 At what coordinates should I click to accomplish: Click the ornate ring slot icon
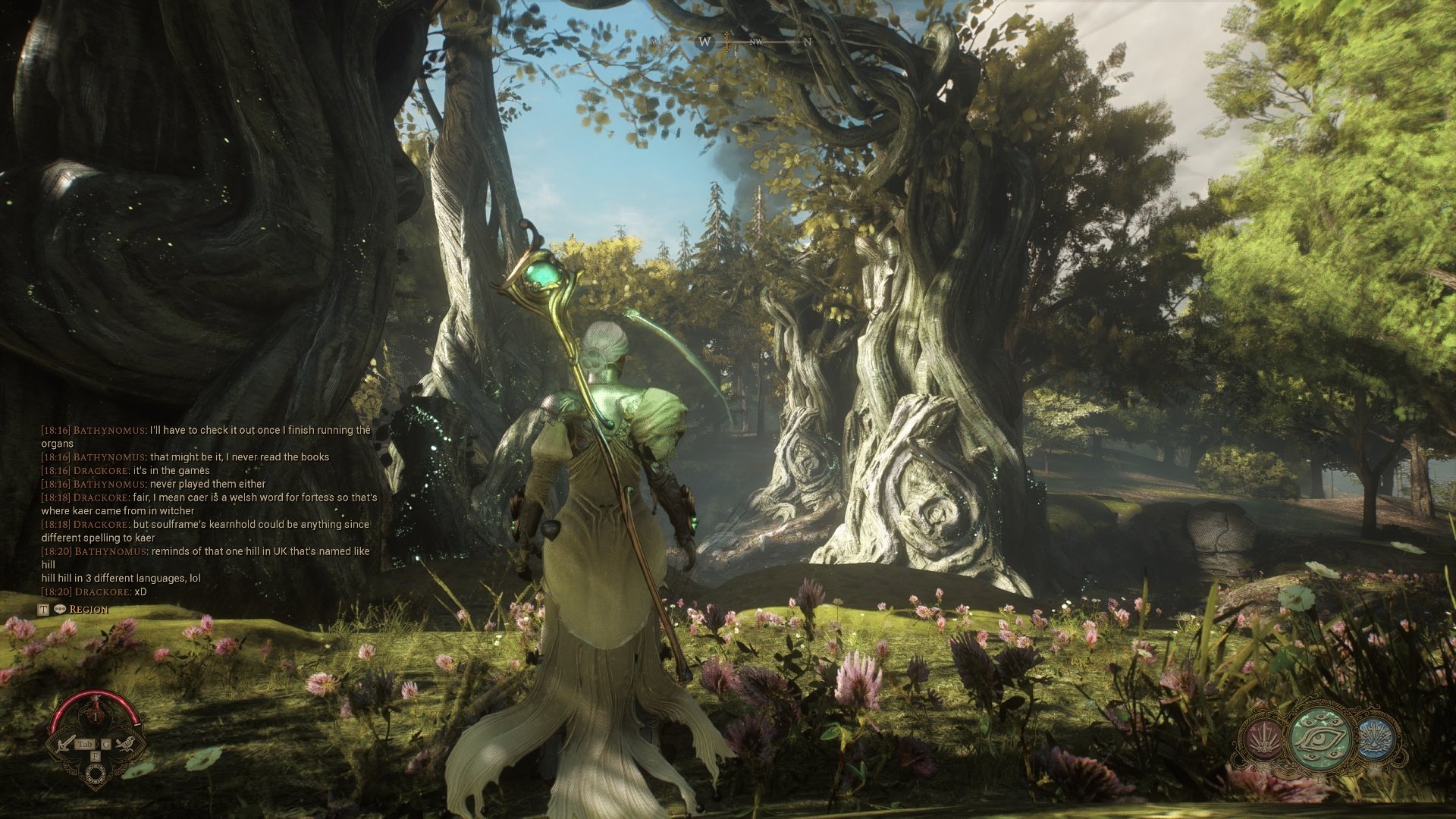point(96,774)
